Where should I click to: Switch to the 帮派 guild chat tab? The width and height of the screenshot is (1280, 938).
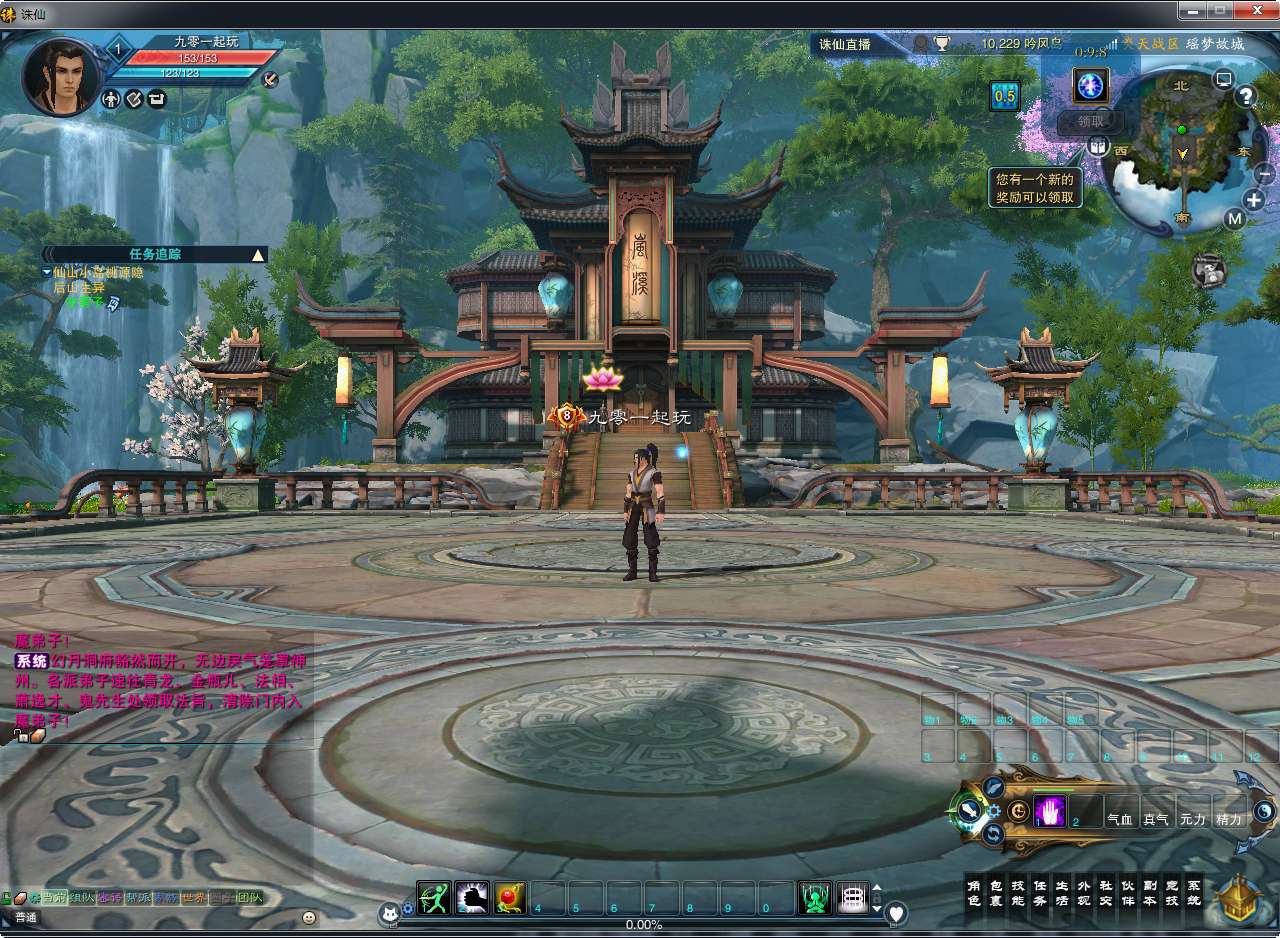pyautogui.click(x=136, y=897)
